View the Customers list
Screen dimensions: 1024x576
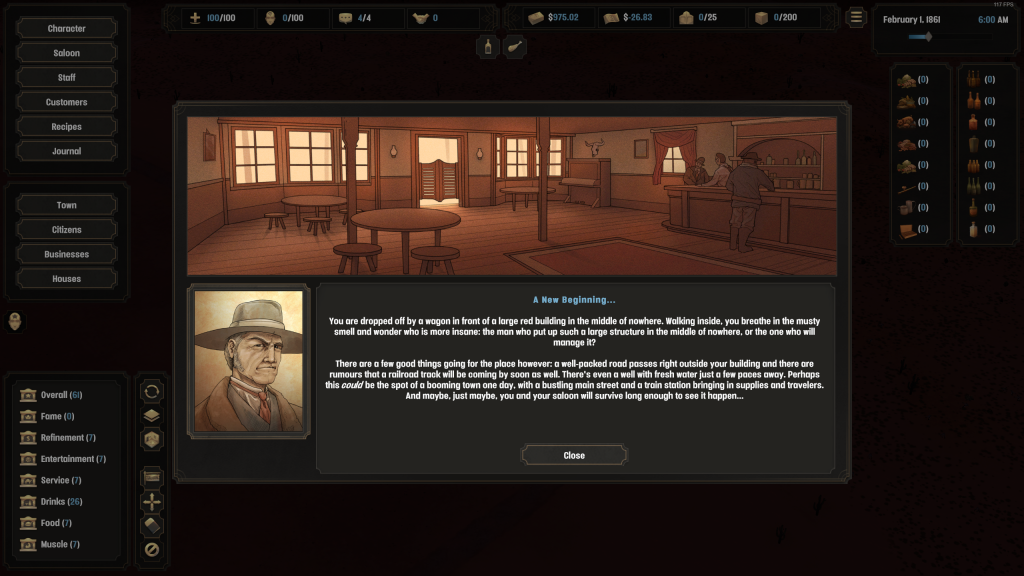click(67, 102)
